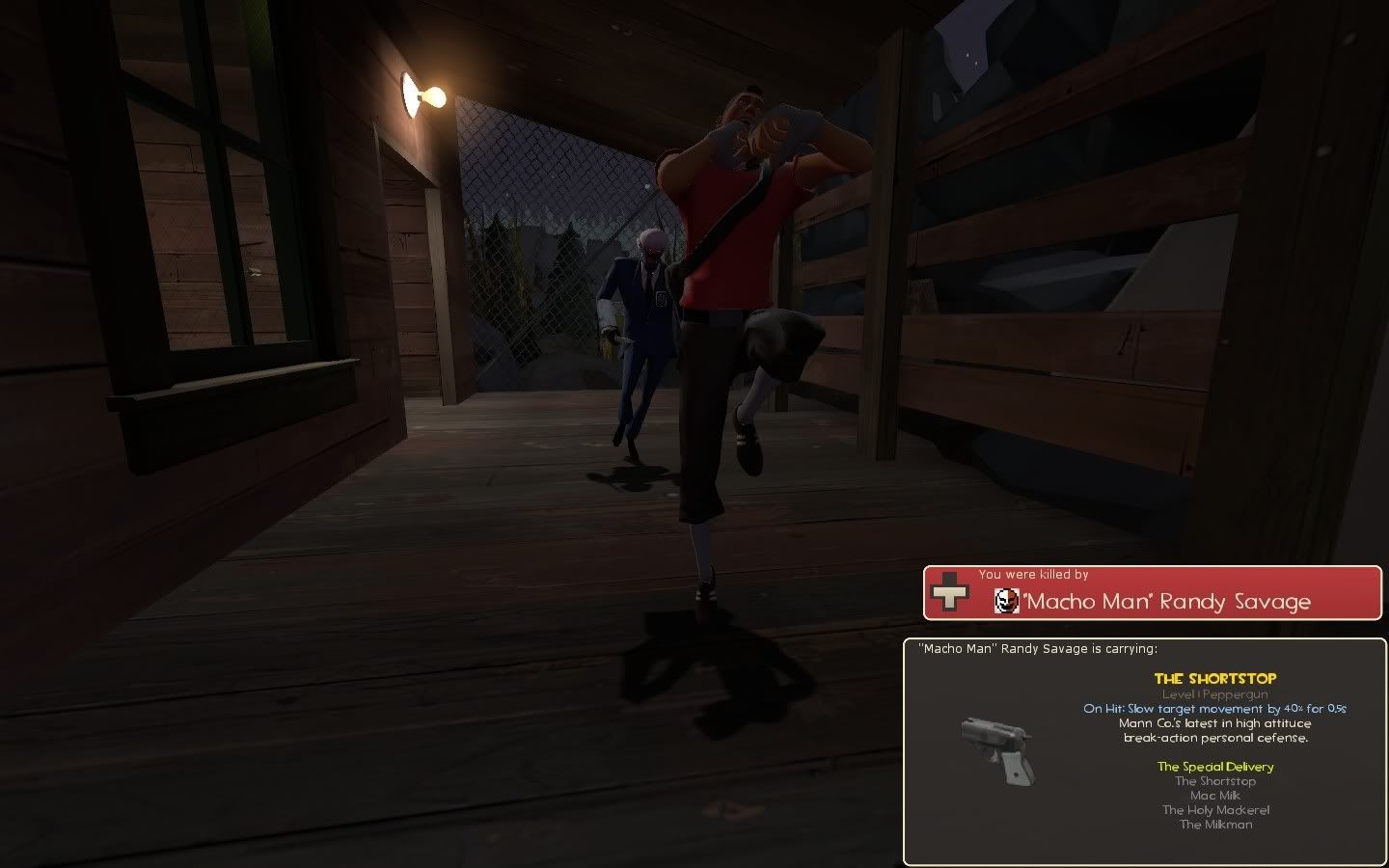Screen dimensions: 1389x868
Task: Click the health cross icon on the kill banner
Action: click(x=950, y=593)
